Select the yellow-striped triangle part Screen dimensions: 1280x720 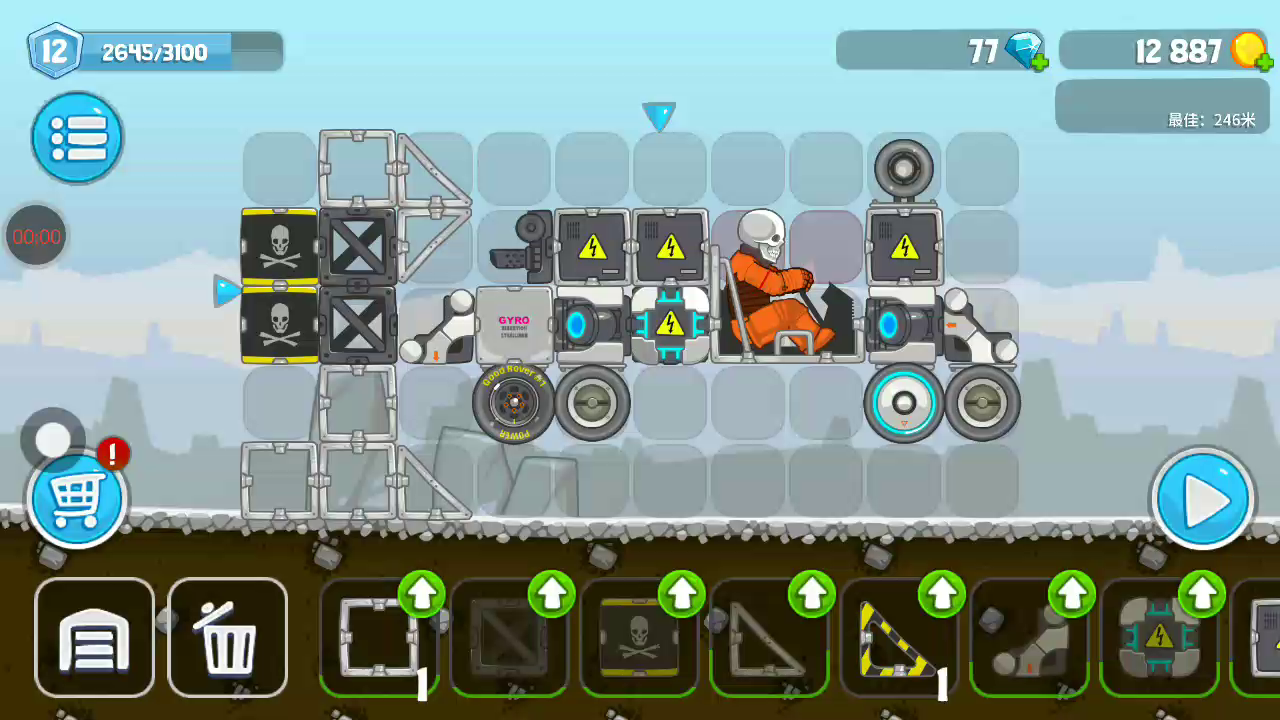tap(898, 640)
